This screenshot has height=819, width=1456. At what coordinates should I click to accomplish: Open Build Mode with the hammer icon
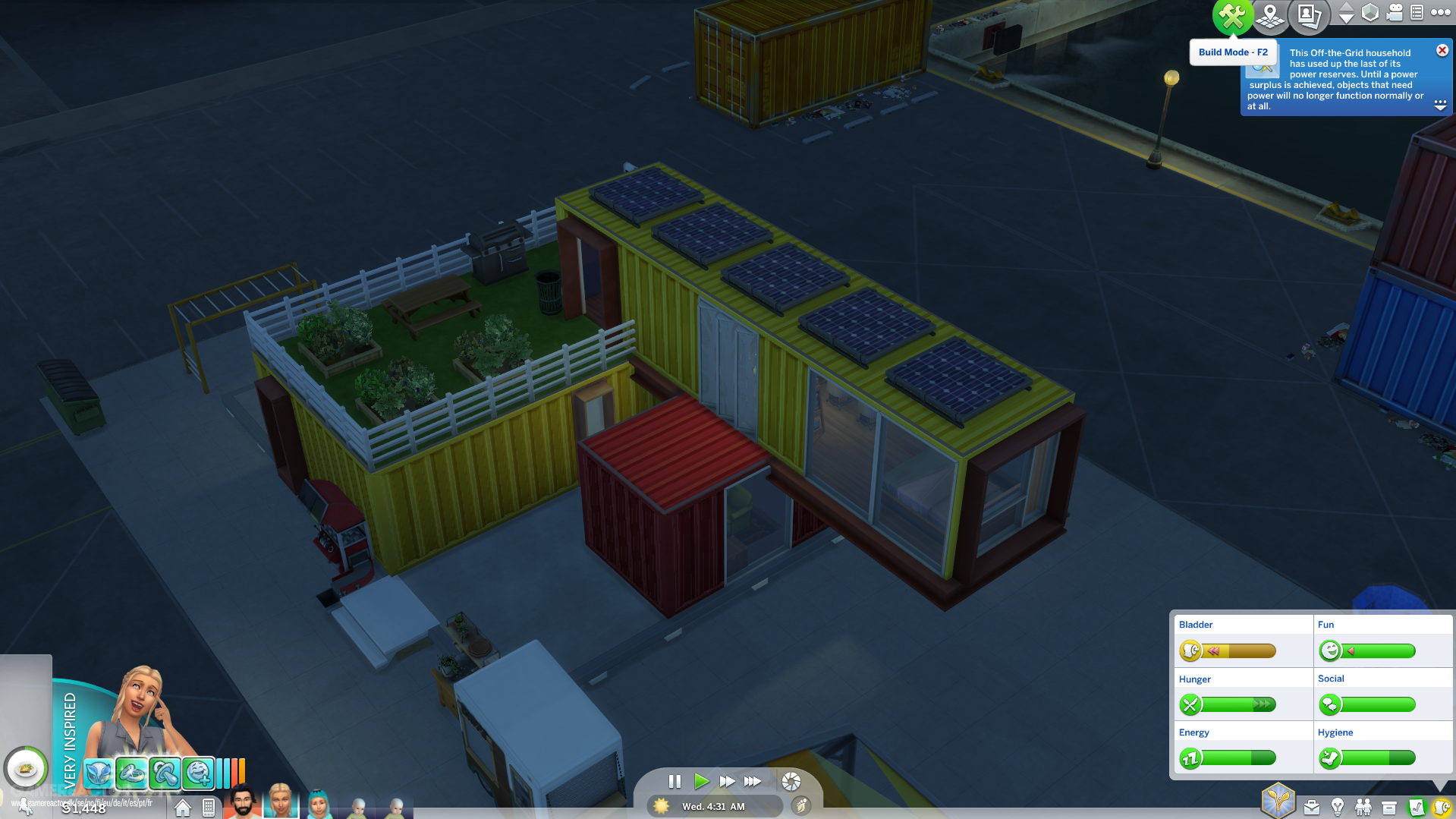pos(1233,17)
